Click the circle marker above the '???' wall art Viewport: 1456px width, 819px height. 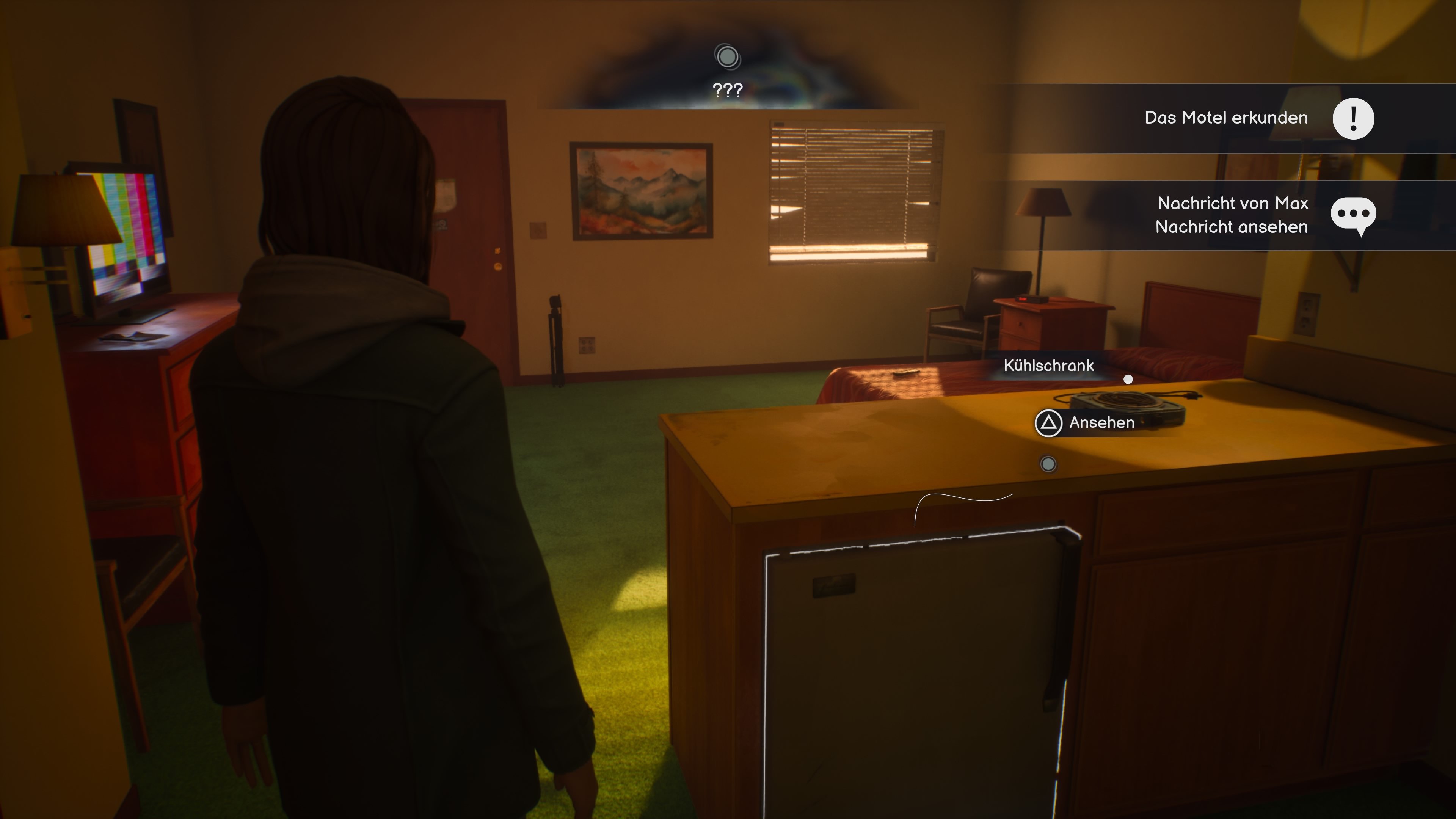pos(728,57)
